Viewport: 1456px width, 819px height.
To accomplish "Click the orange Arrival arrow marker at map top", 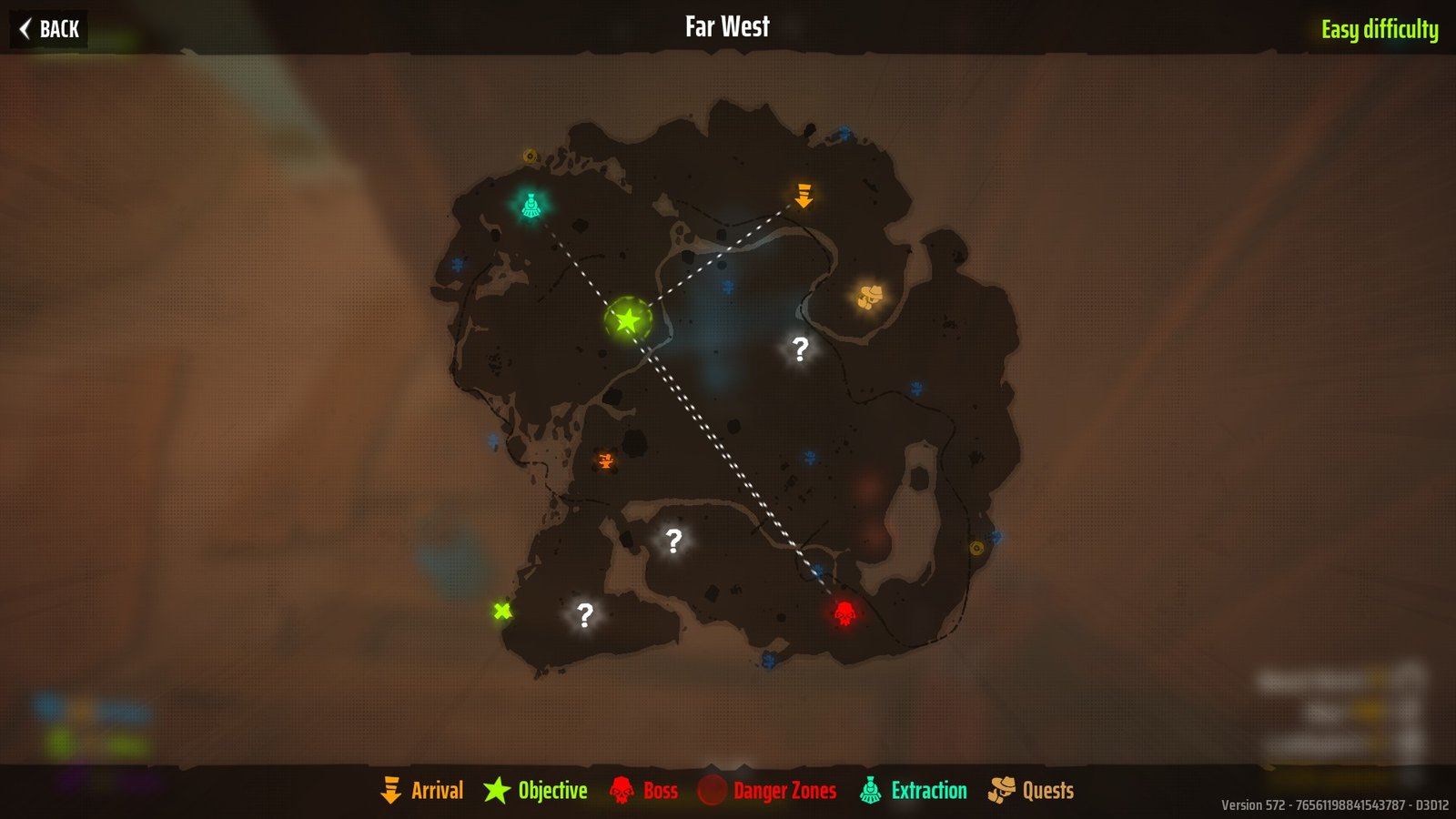I will [x=803, y=194].
